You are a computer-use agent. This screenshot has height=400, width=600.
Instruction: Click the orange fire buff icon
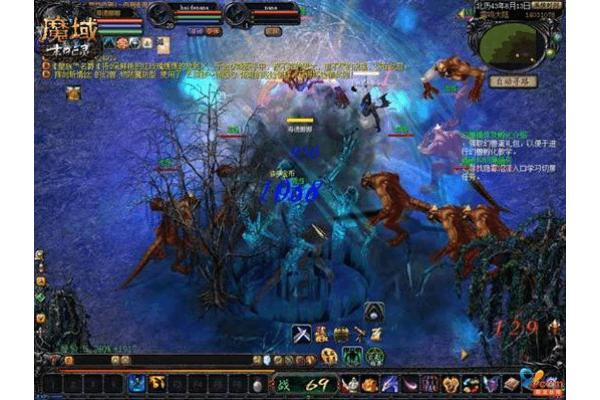(121, 43)
